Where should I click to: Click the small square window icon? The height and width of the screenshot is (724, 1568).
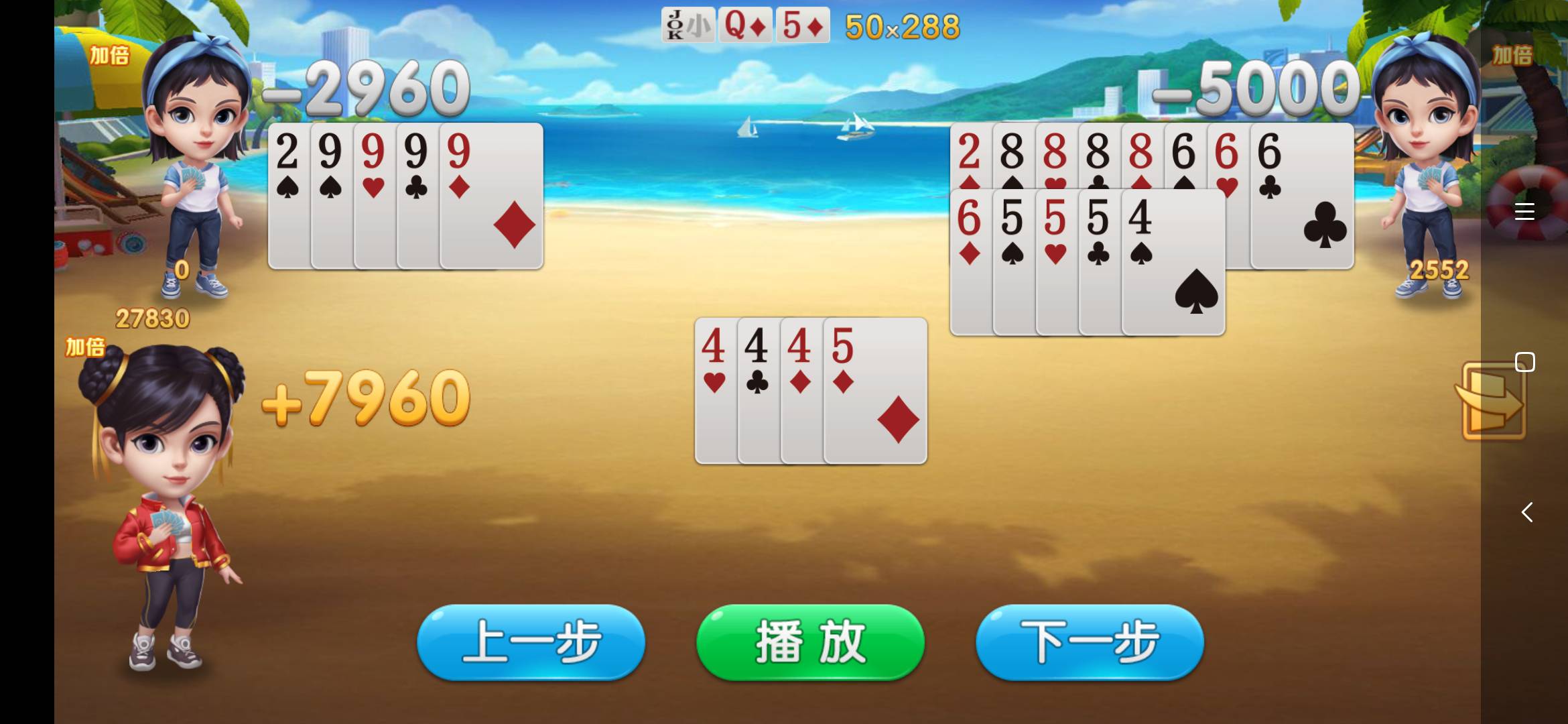pos(1525,361)
